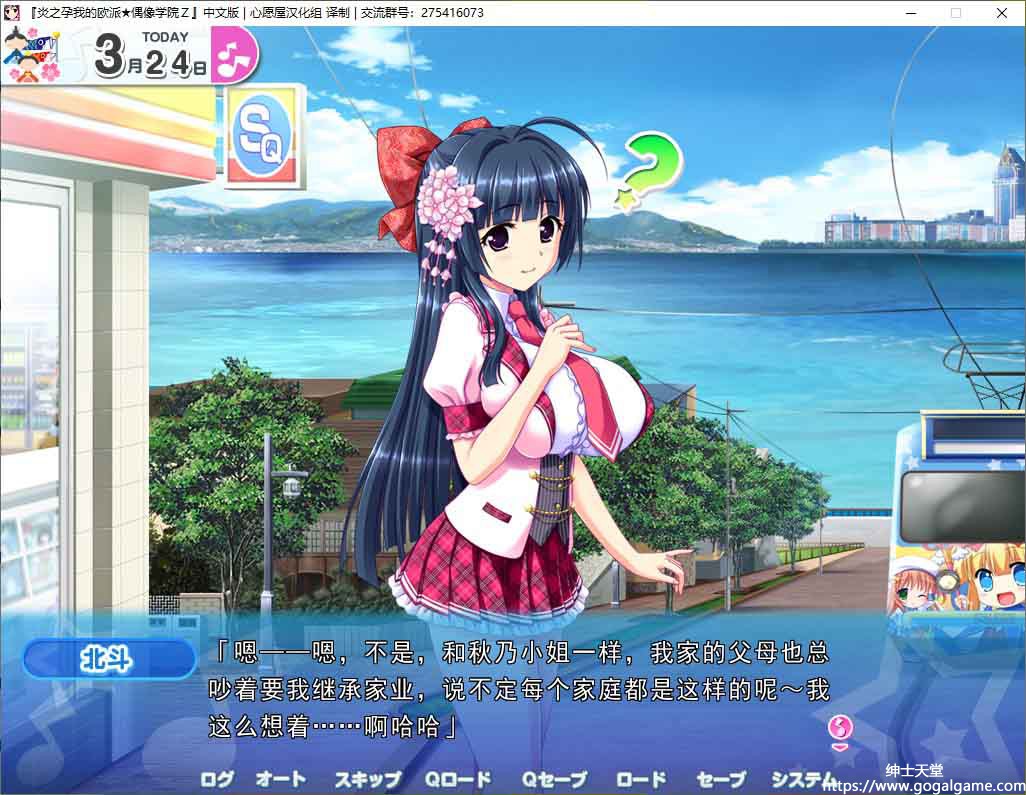Viewport: 1026px width, 795px height.
Task: Activate スキップ to skip text
Action: [x=367, y=779]
